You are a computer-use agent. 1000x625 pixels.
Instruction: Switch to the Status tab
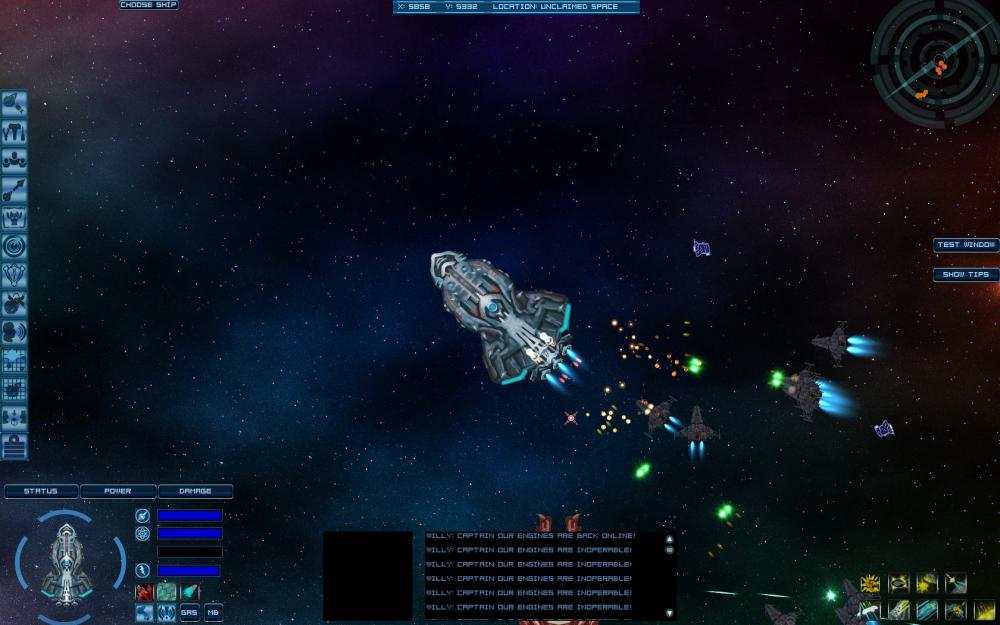click(x=41, y=491)
